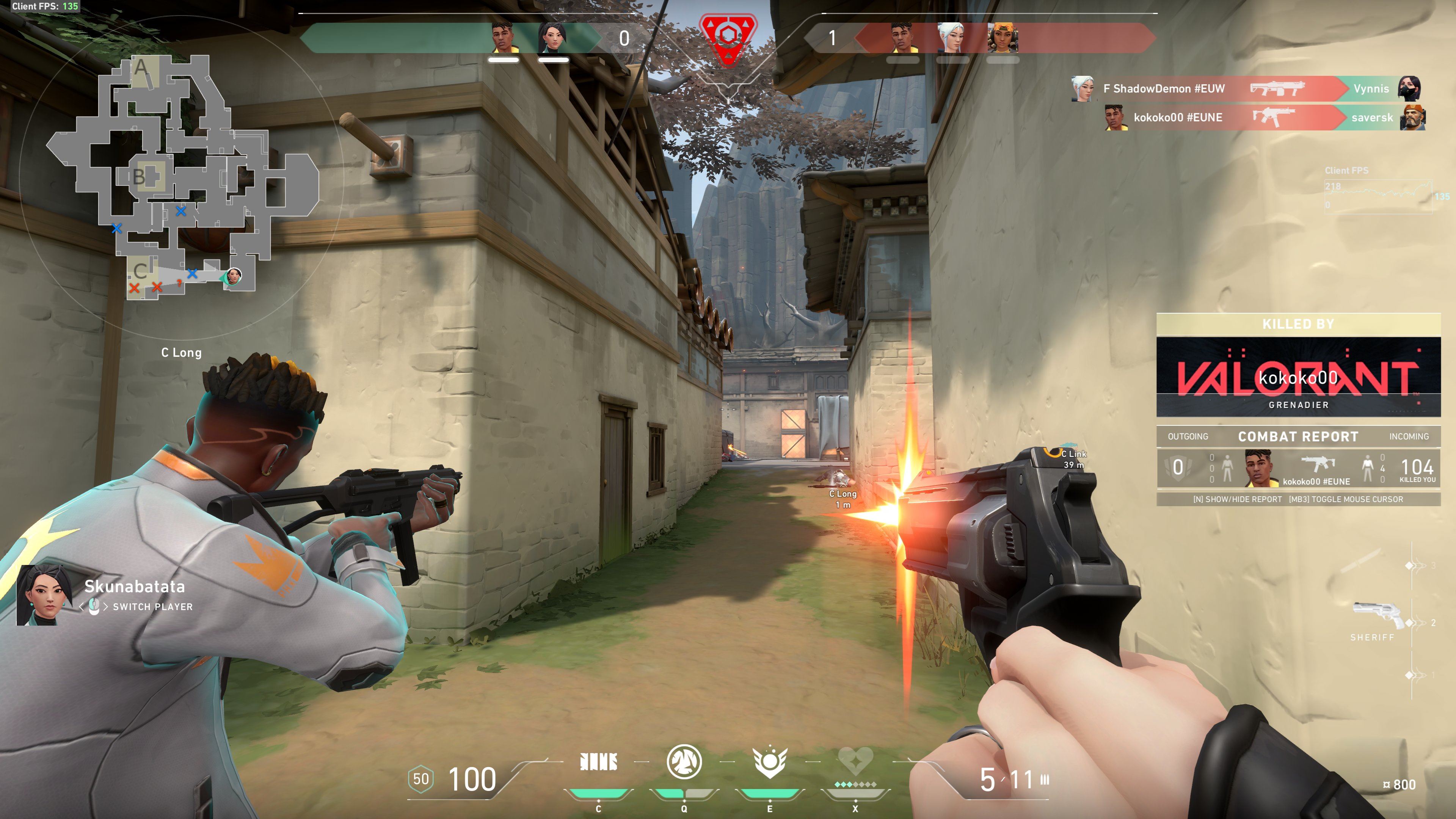
Task: Click Skunabatata's spectated player portrait
Action: pos(44,595)
